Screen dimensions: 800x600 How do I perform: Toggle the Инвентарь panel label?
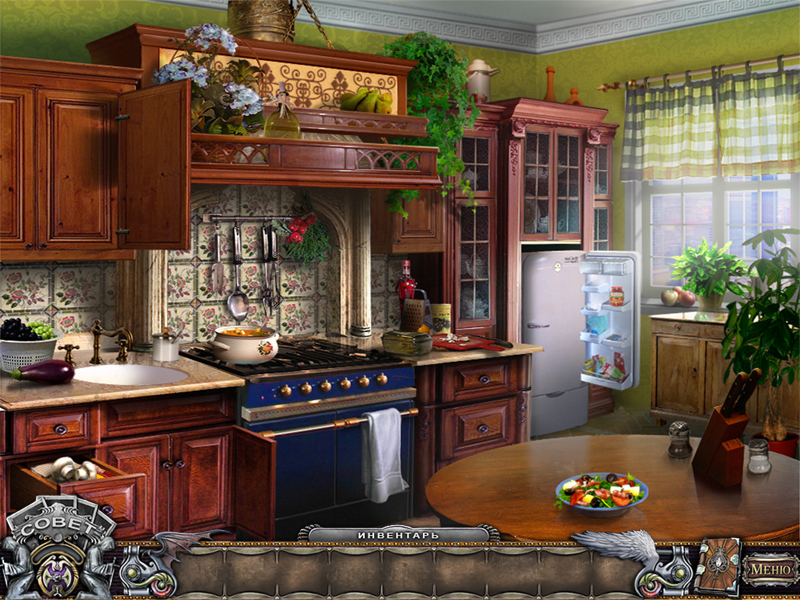coord(399,535)
